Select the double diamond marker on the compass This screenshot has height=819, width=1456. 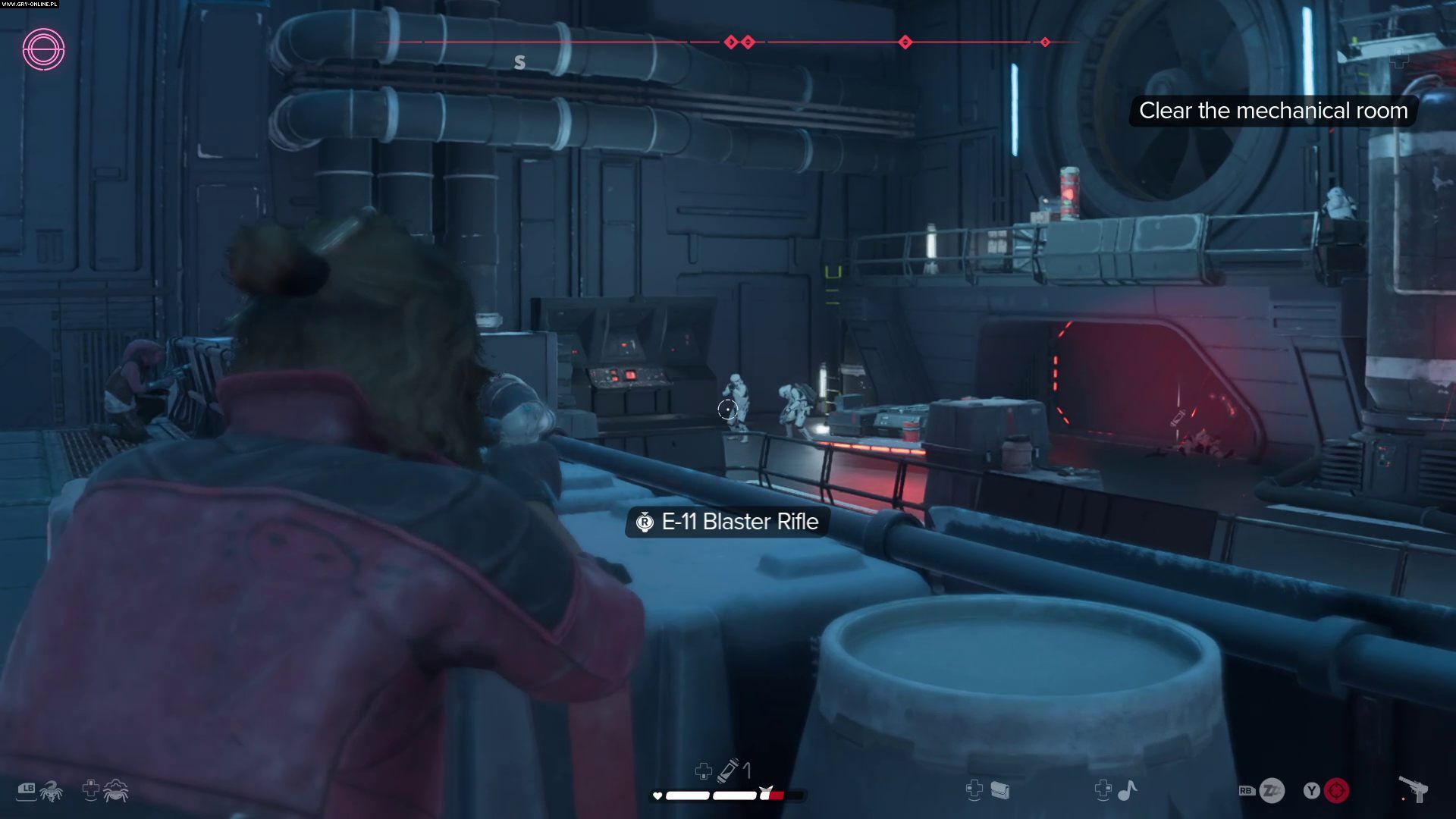point(739,42)
